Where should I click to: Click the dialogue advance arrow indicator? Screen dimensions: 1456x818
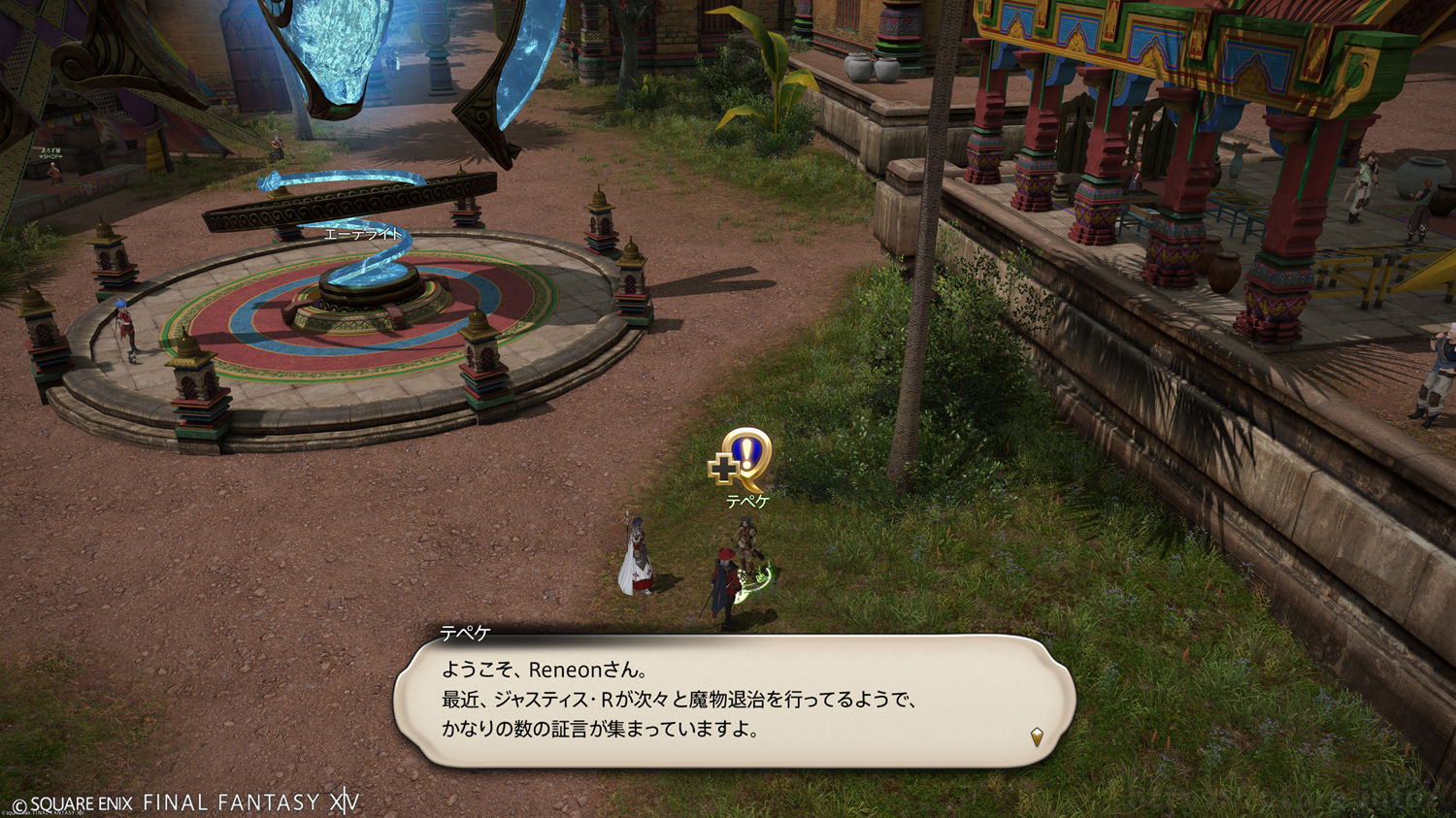[1037, 737]
